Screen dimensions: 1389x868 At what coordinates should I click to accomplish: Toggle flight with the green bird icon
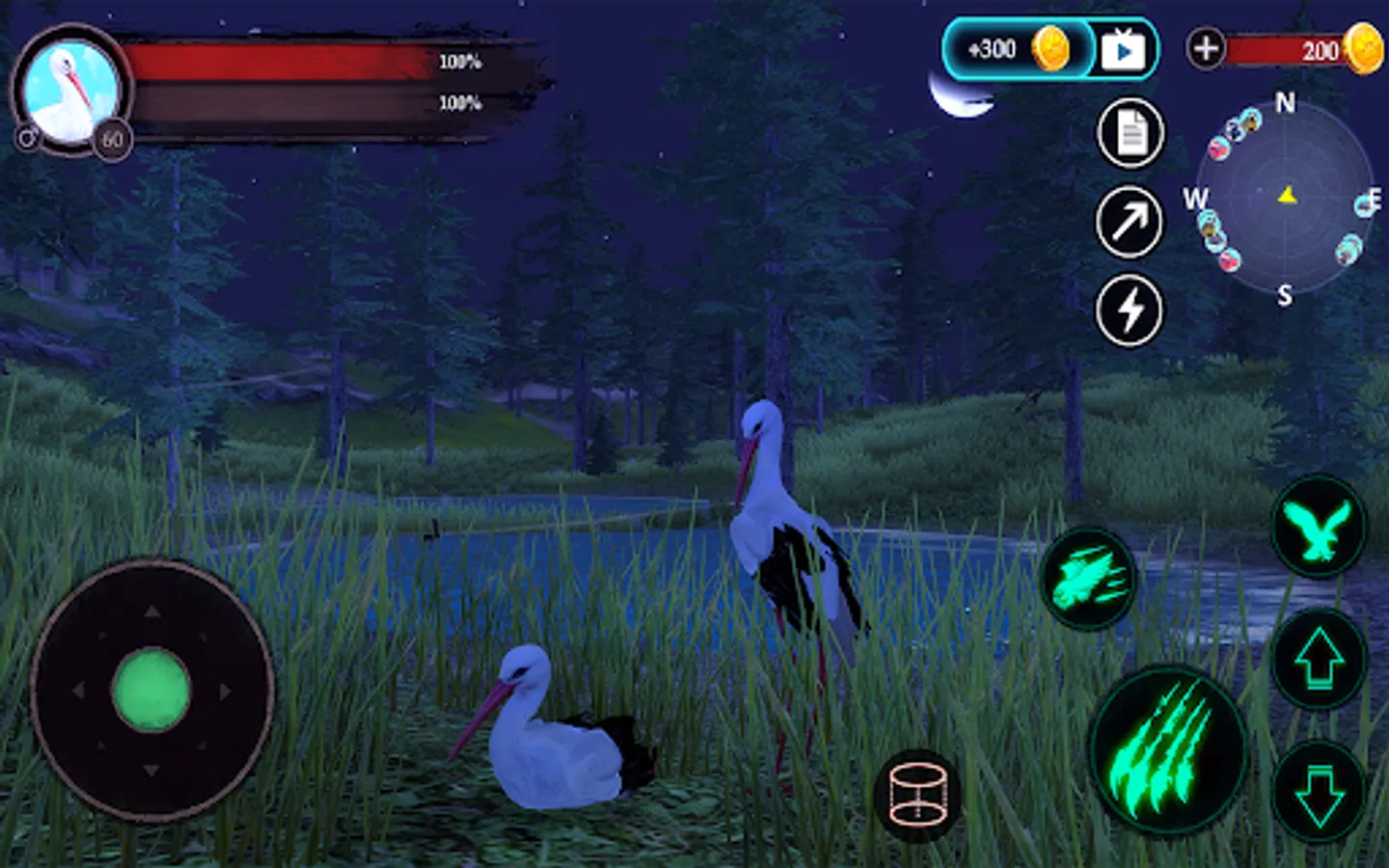(x=1319, y=528)
